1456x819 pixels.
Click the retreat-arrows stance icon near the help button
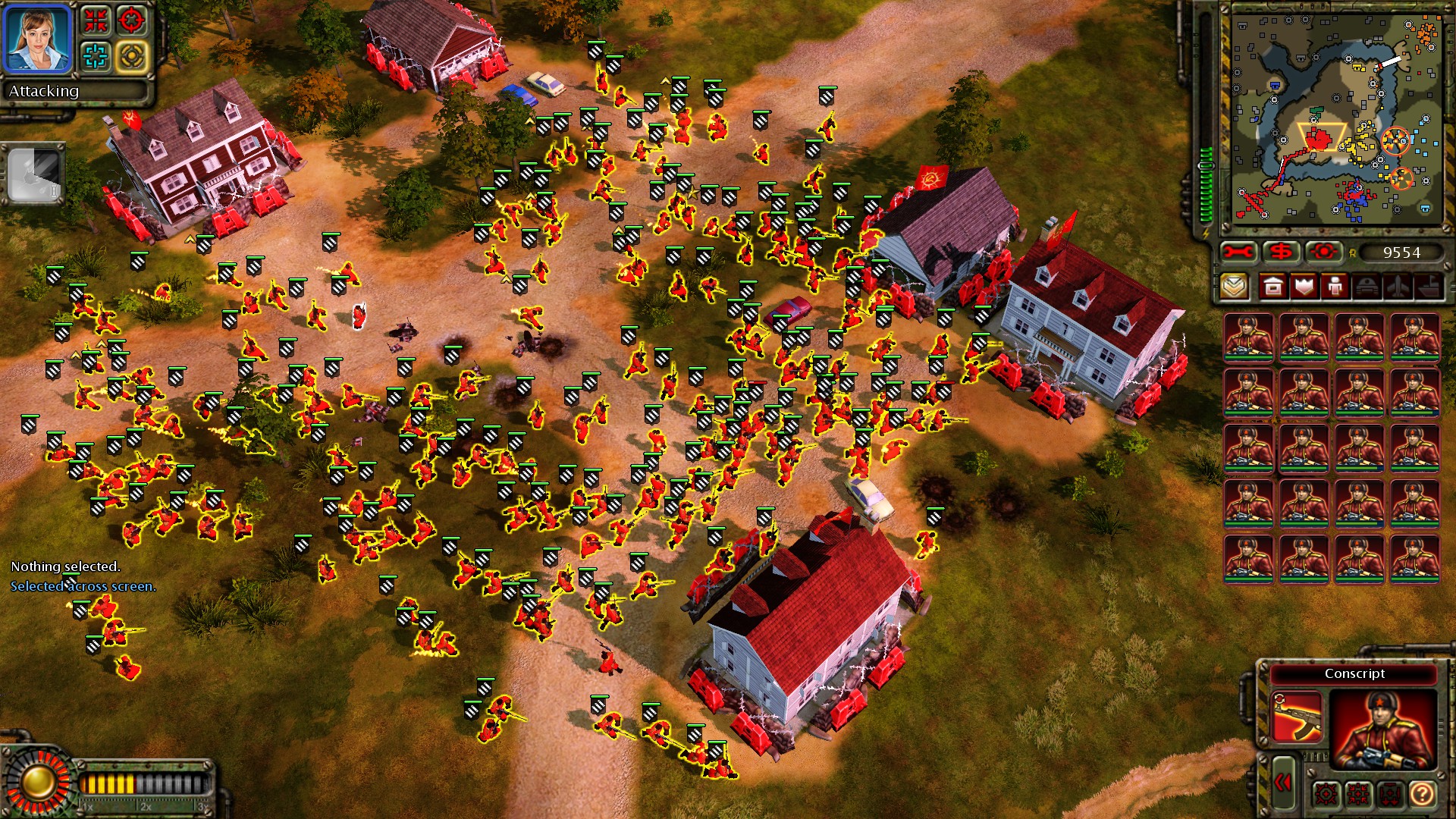(1357, 794)
